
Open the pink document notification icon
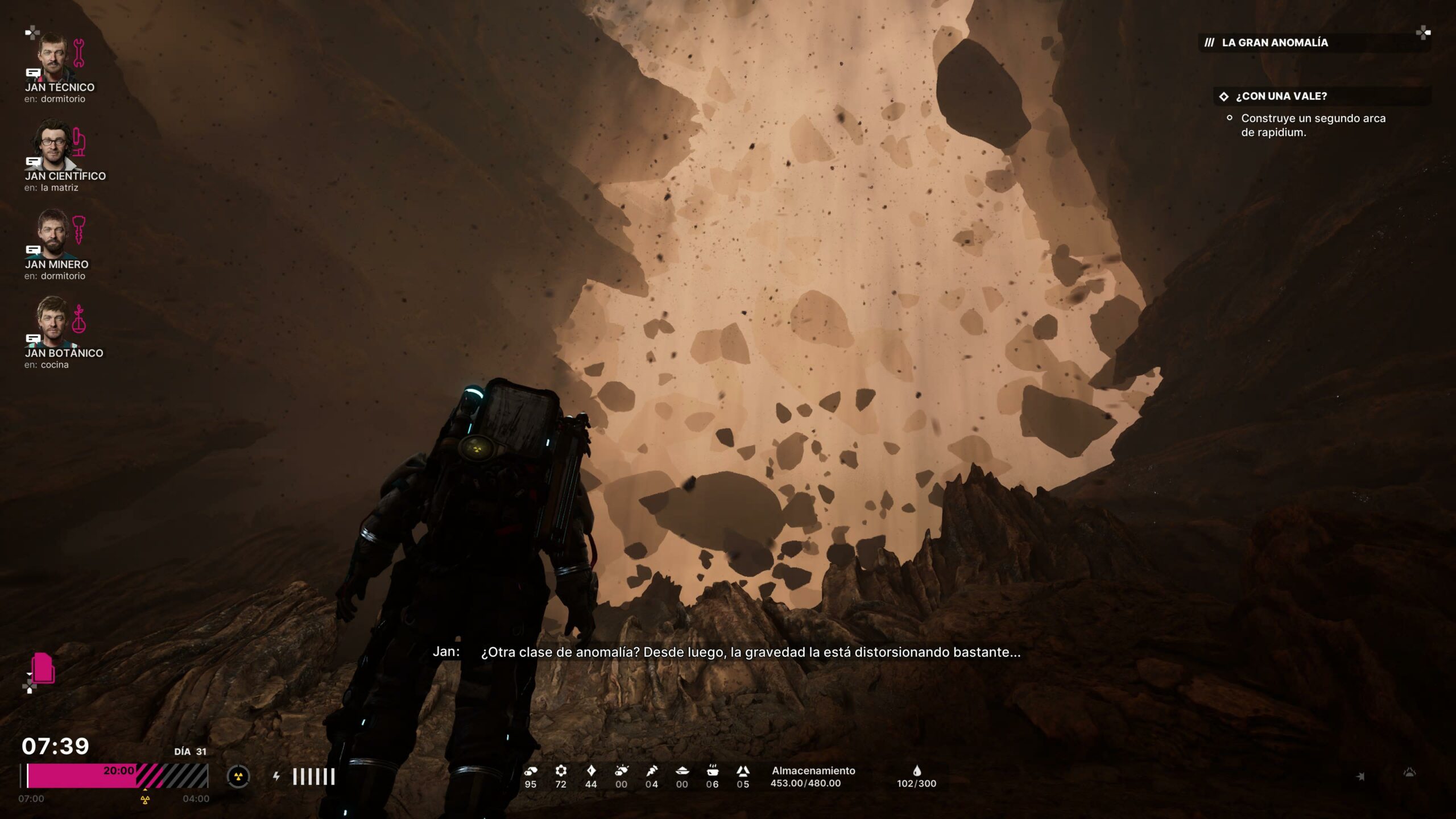pyautogui.click(x=43, y=668)
